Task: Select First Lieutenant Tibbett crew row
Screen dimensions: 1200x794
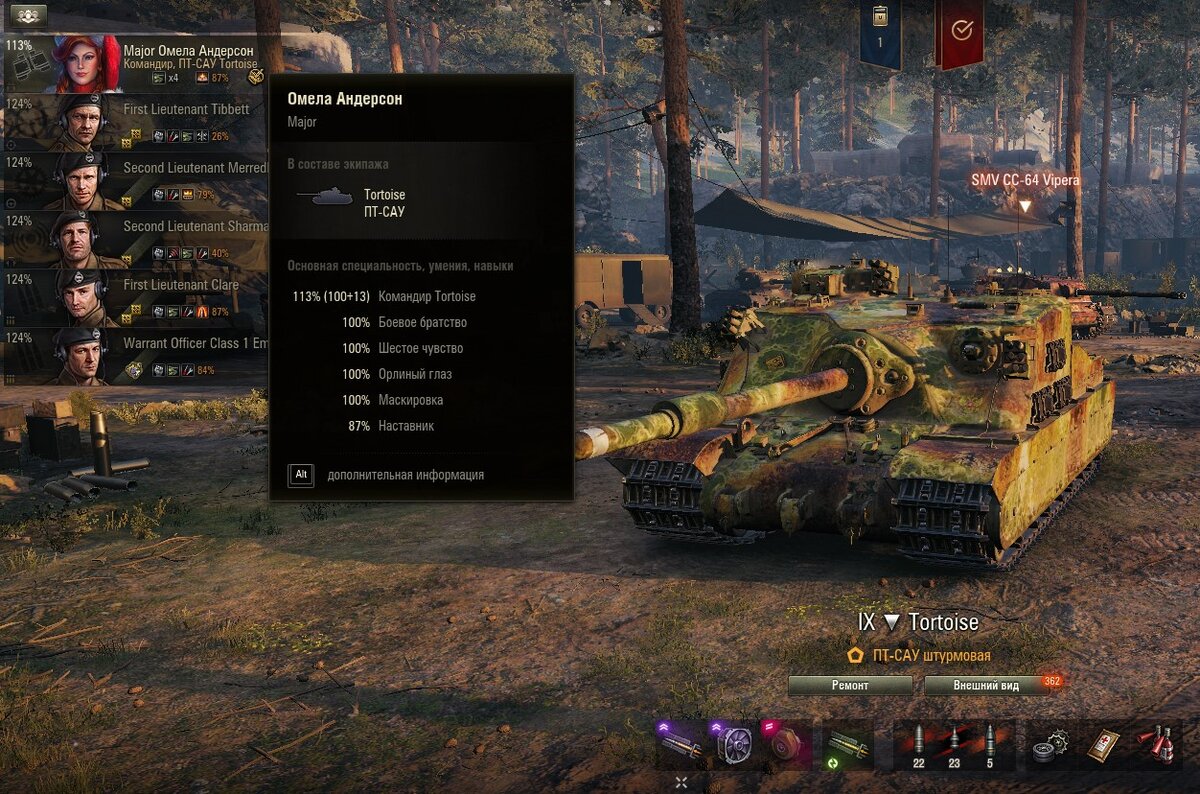Action: [135, 122]
